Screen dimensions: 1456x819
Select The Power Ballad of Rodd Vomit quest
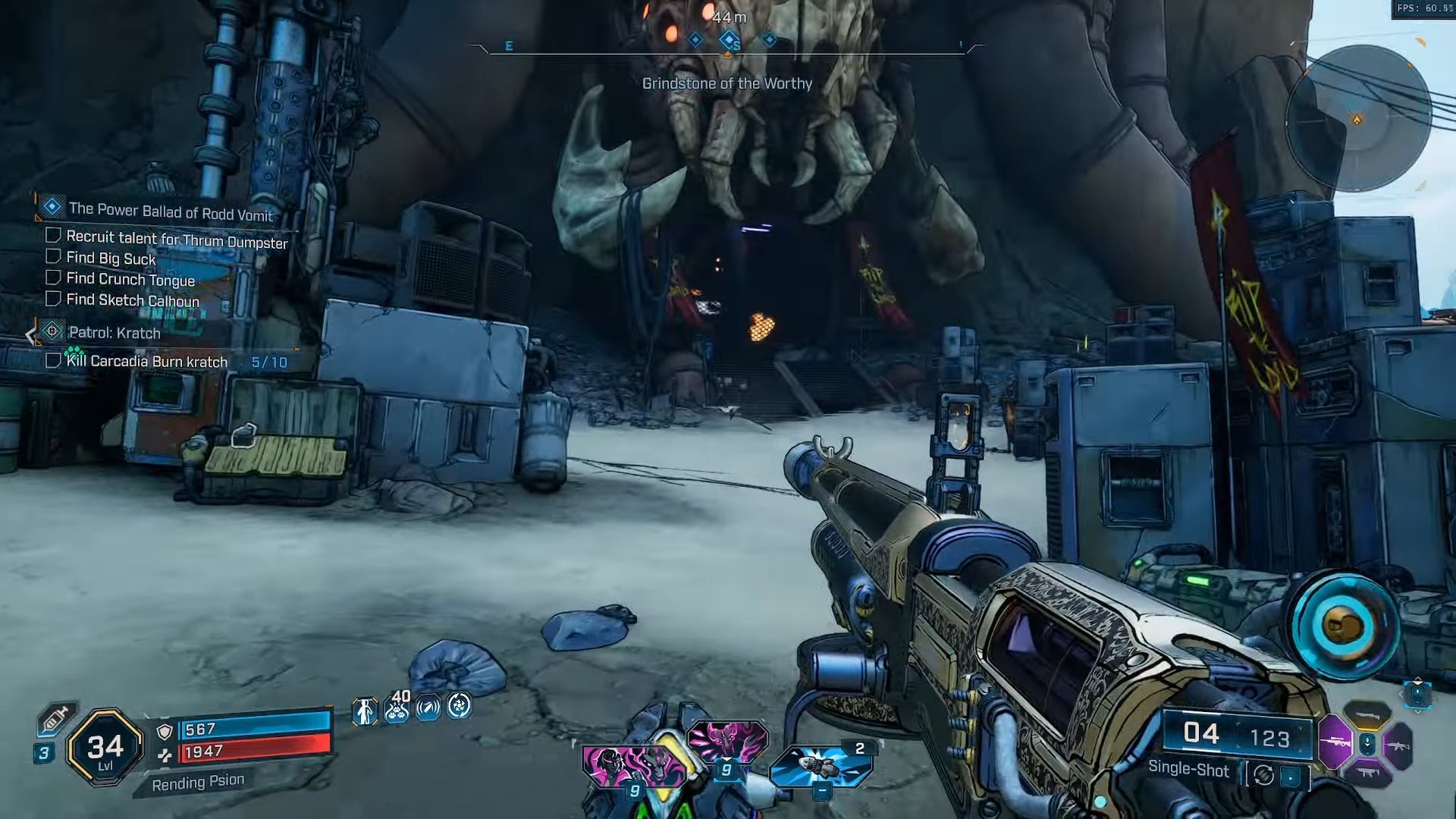pos(170,211)
